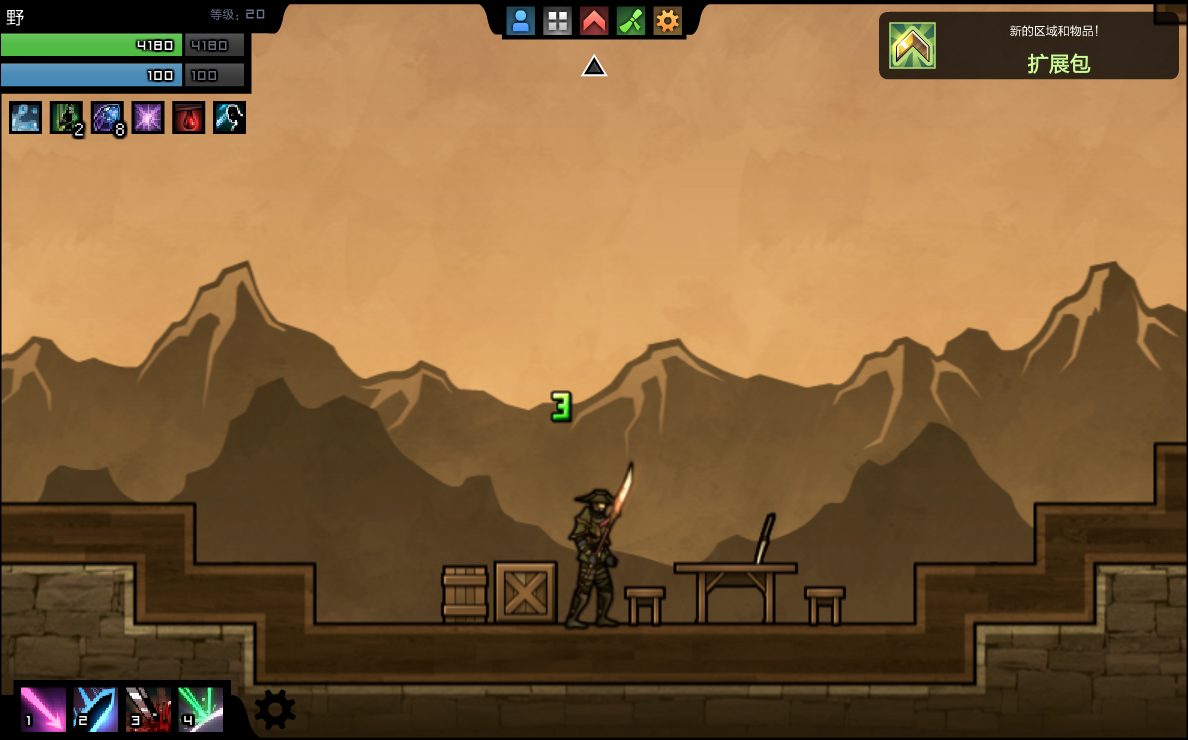Open the grey four-square inventory grid
This screenshot has width=1188, height=740.
557,21
